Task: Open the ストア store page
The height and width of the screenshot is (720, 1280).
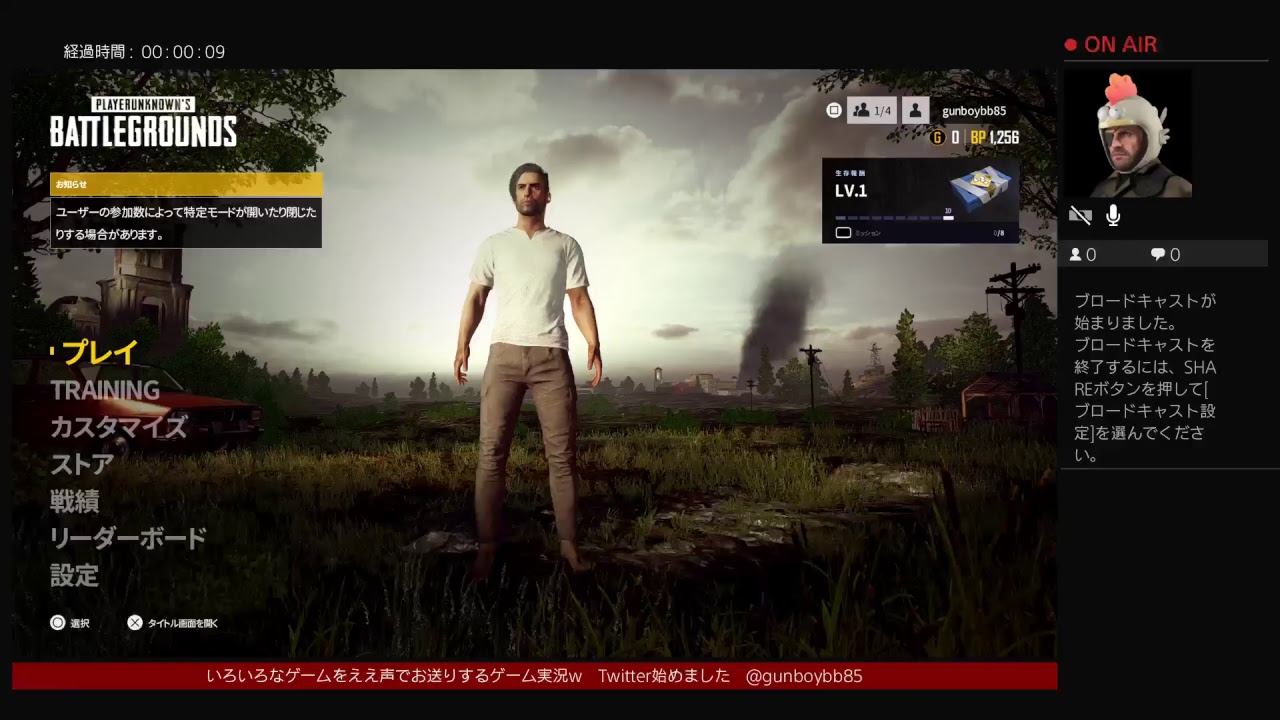Action: pos(80,464)
